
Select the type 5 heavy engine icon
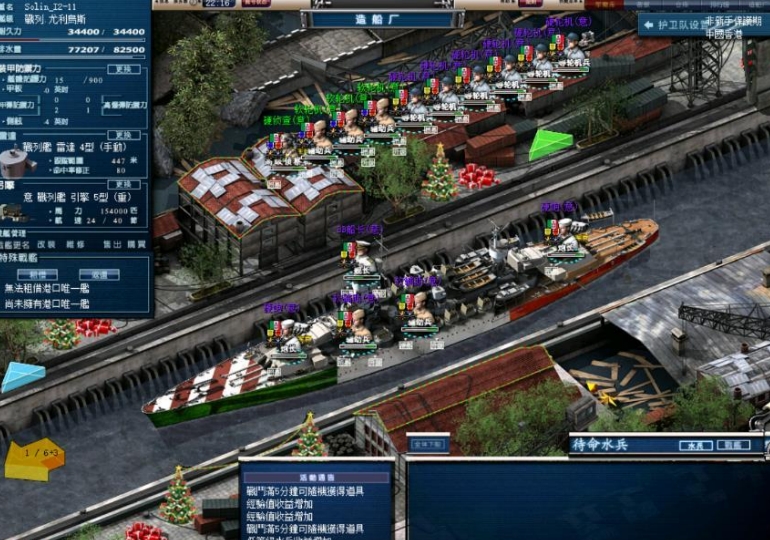tap(15, 212)
